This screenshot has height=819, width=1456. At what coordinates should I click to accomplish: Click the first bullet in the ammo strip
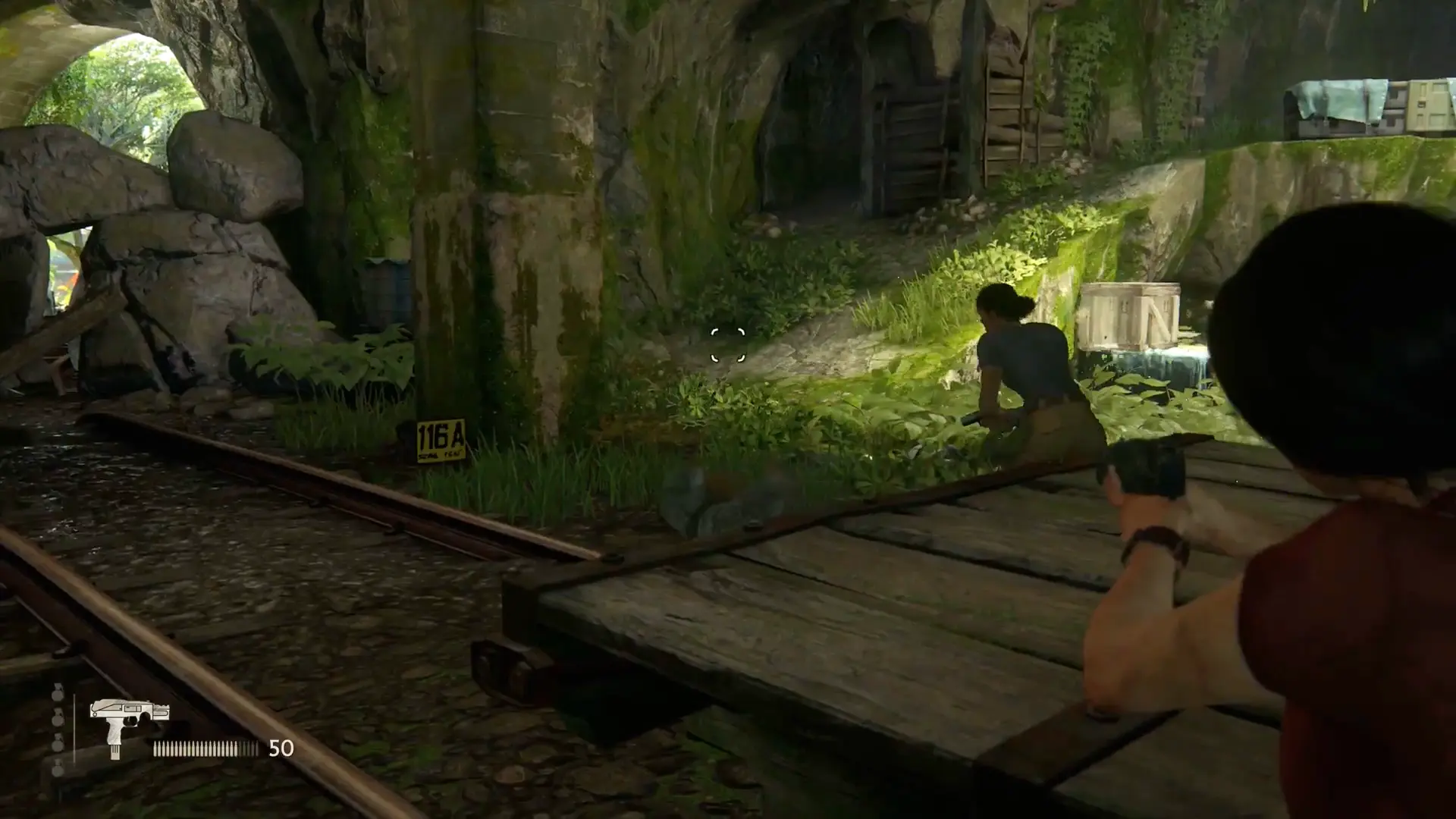(156, 749)
